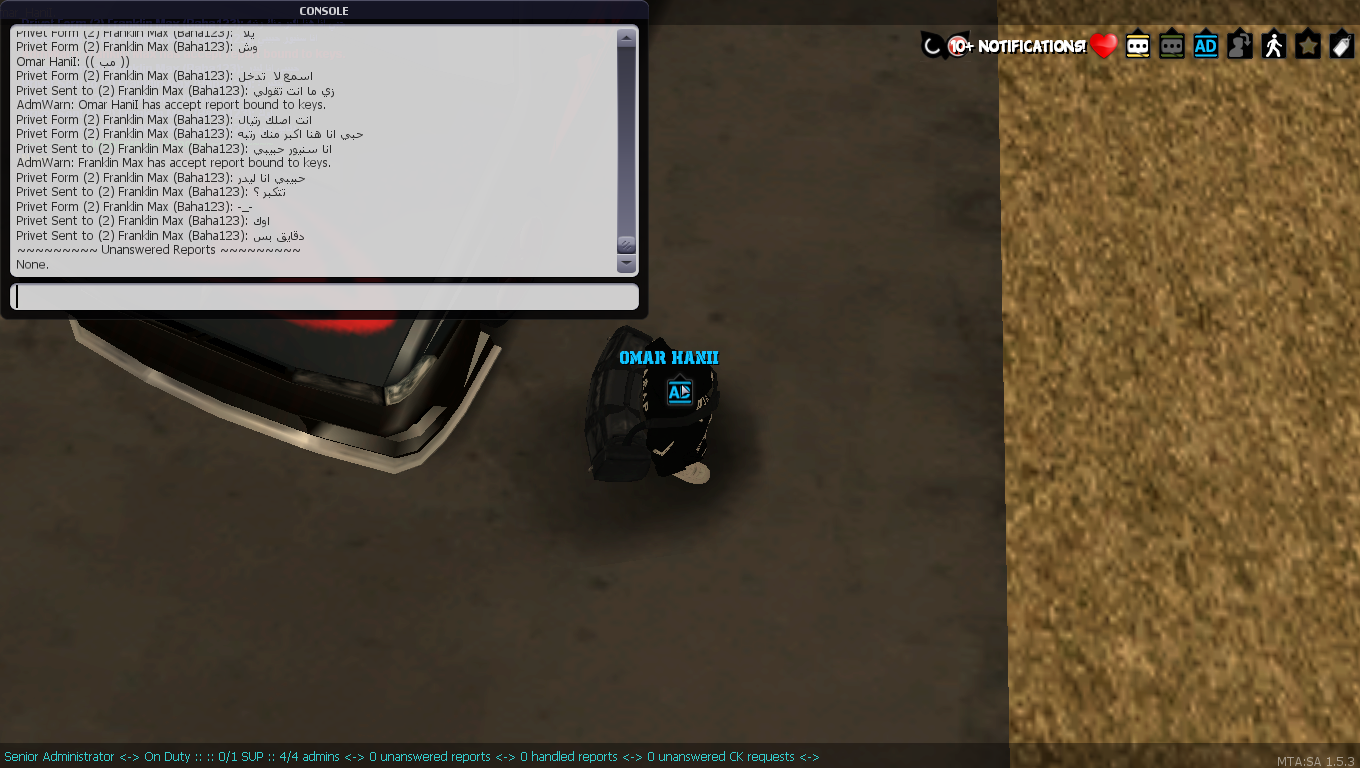1360x768 pixels.
Task: Click the grey person with arrow icon
Action: 1240,46
